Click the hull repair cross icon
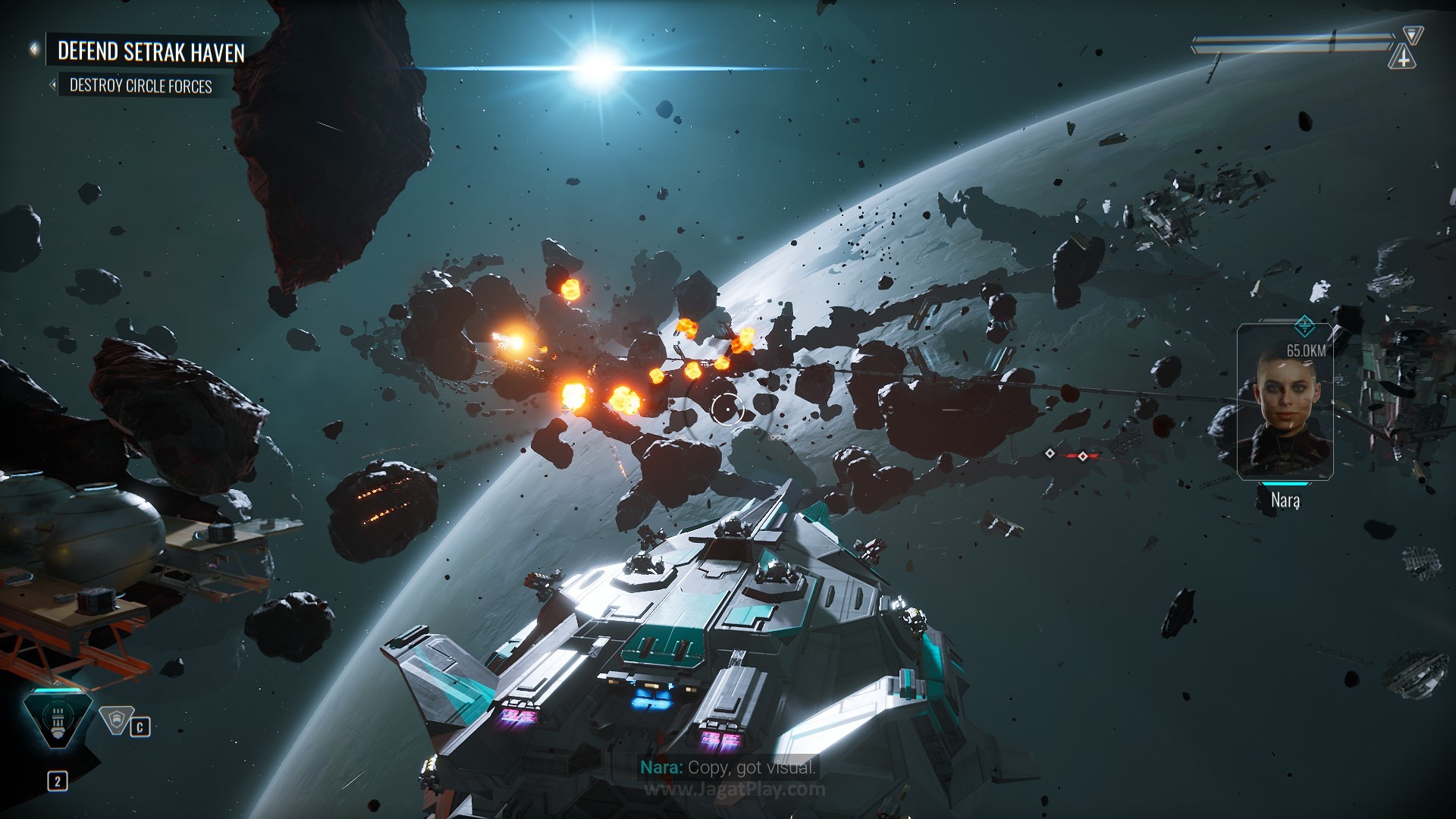The image size is (1456, 819). (1403, 58)
